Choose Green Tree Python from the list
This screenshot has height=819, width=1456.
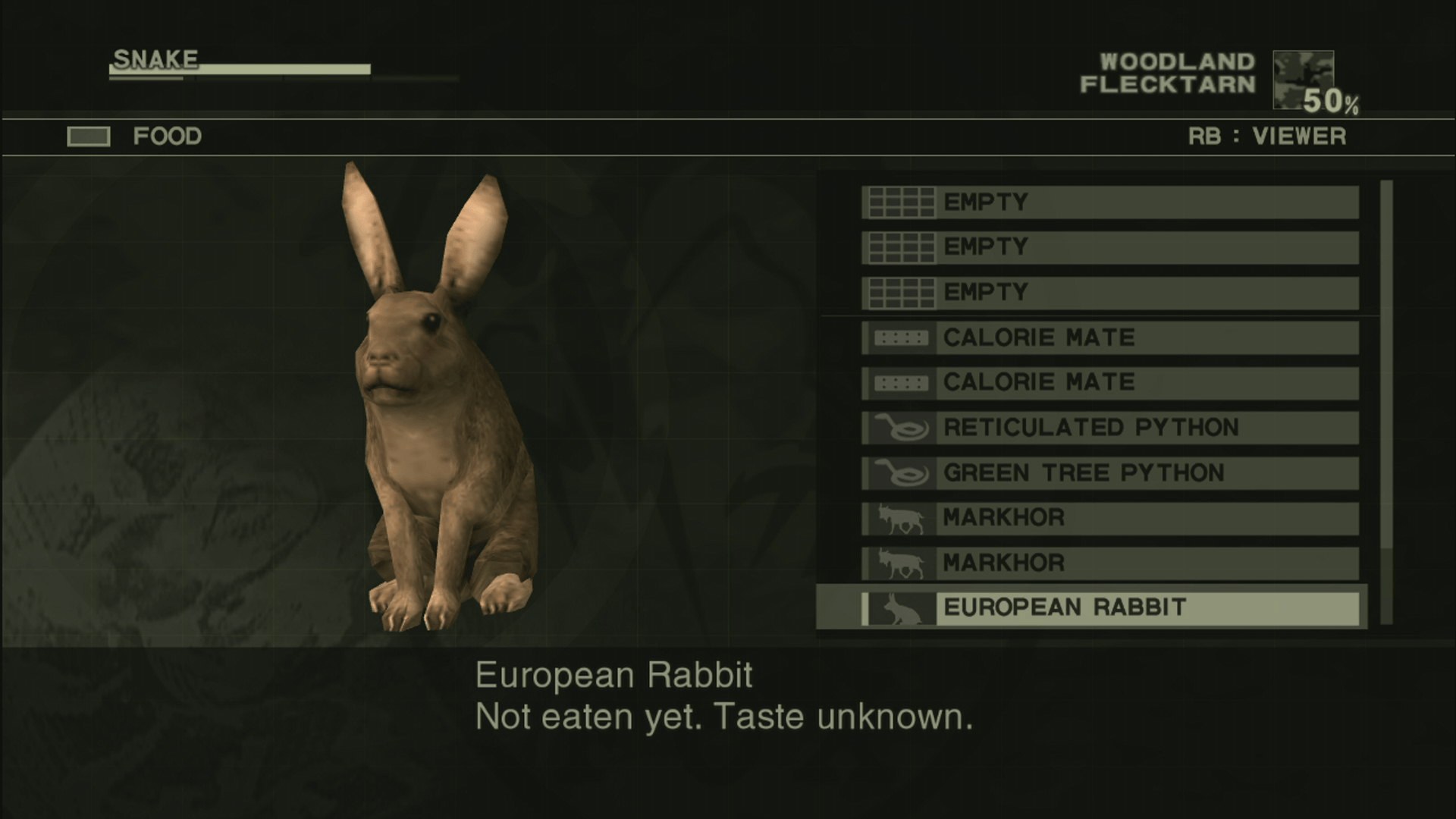(1110, 473)
